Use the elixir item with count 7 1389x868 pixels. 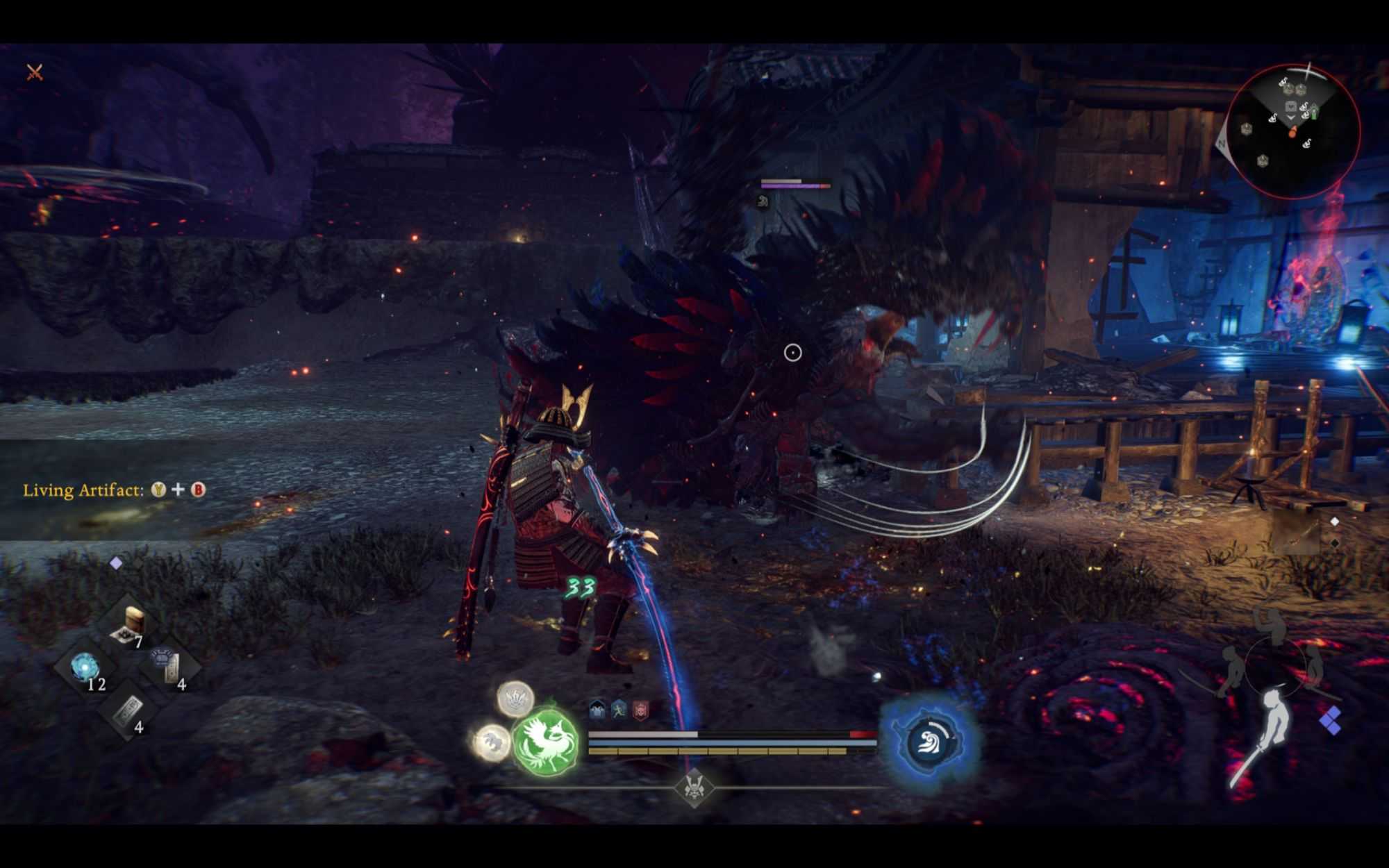130,623
